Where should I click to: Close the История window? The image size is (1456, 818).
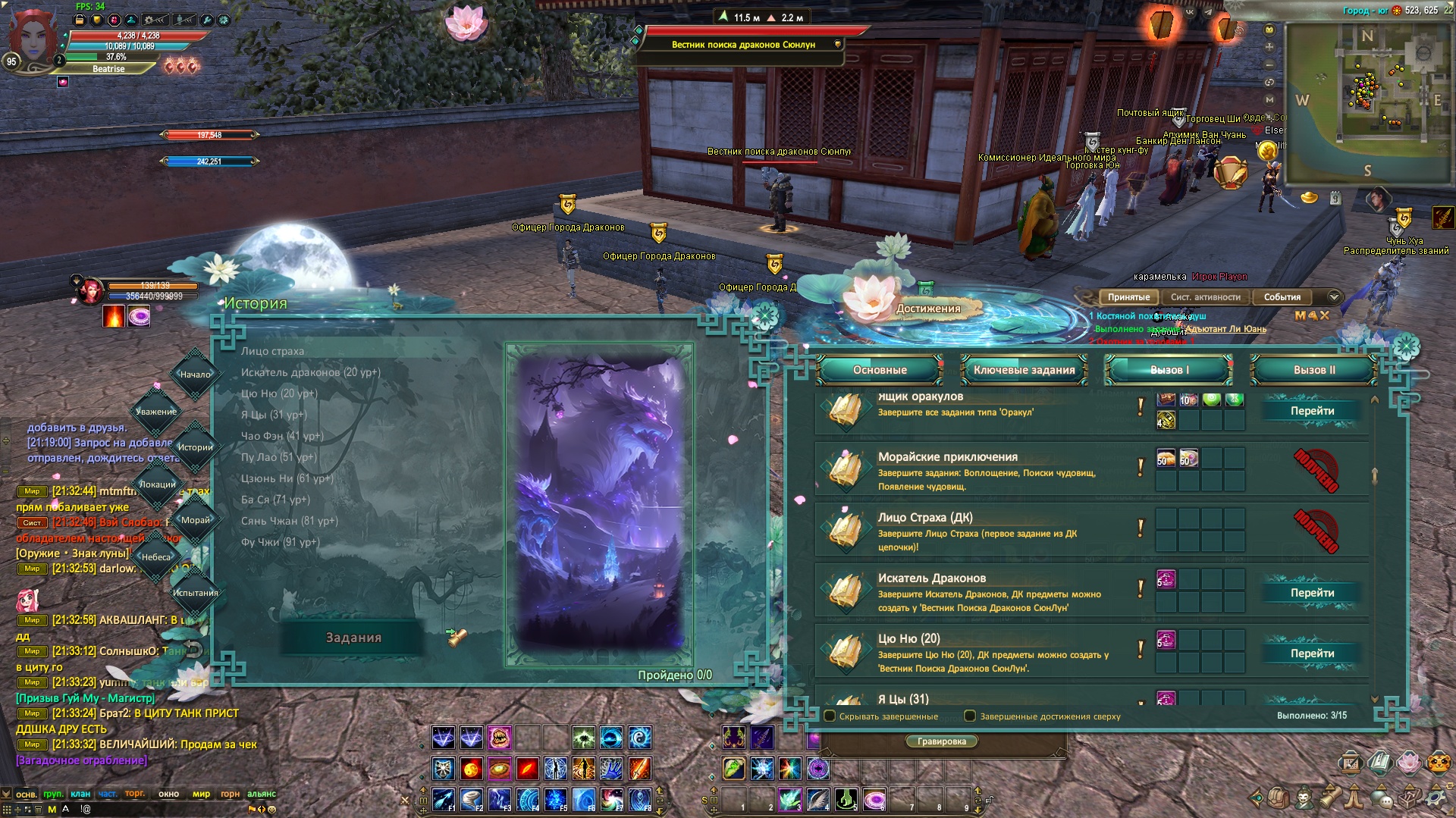pos(764,316)
